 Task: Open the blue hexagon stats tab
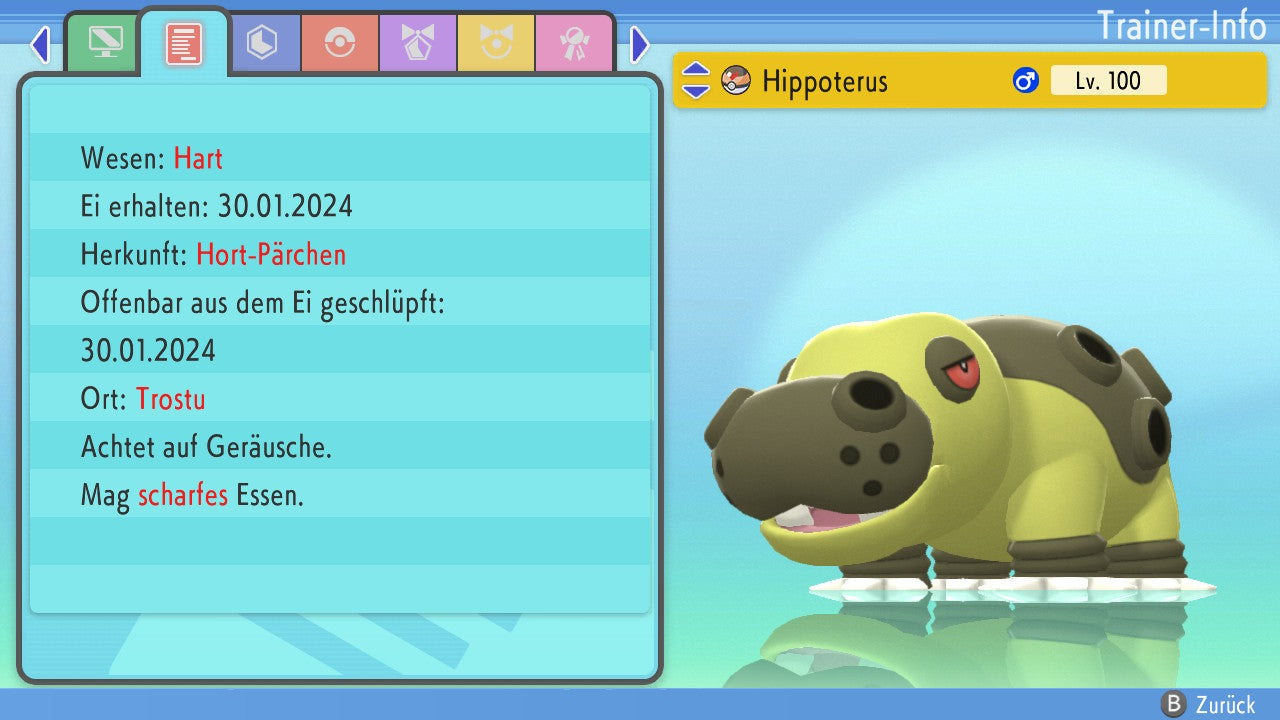262,43
